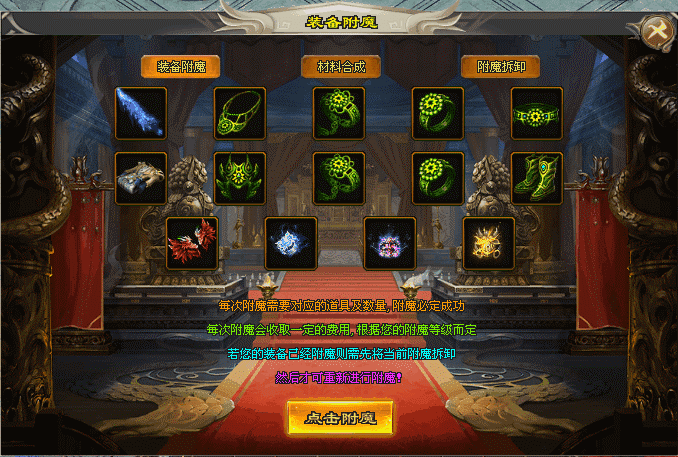Switch to the 附魔拆卸 tab
This screenshot has height=457, width=678.
501,67
